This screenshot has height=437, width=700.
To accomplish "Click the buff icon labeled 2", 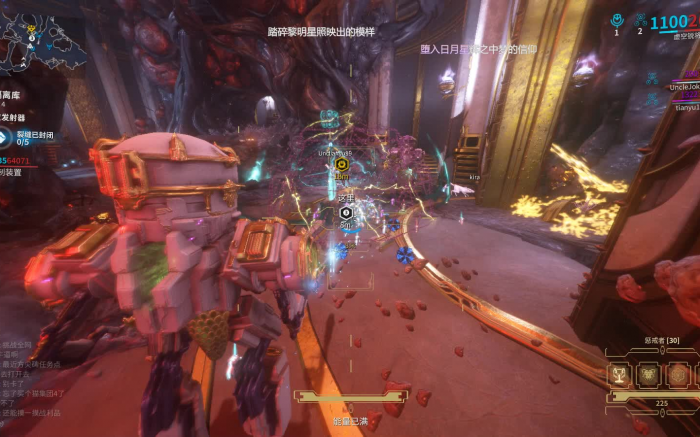I will coord(640,20).
